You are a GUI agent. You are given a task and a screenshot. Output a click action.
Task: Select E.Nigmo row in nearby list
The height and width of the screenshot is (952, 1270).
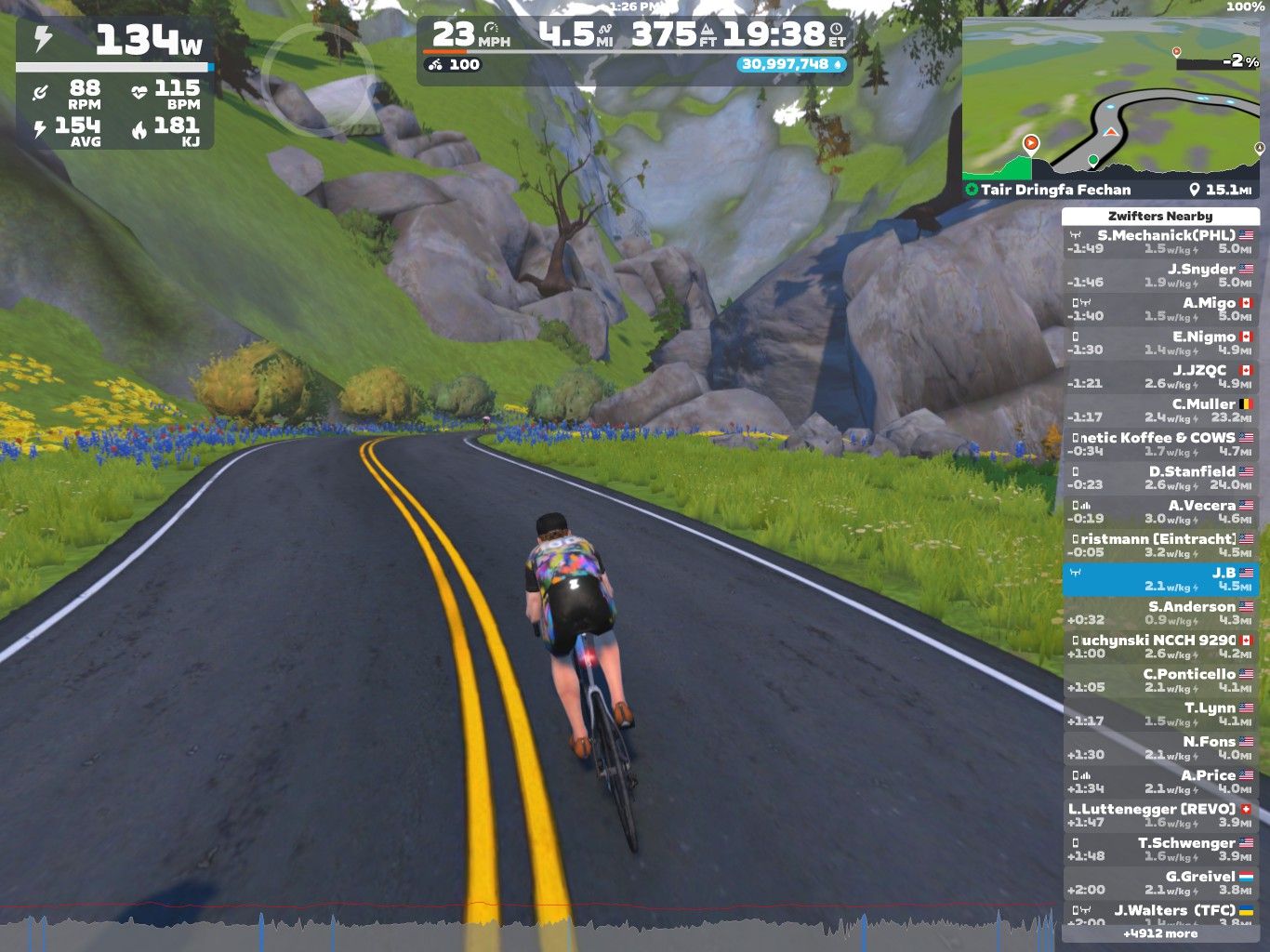[1160, 343]
